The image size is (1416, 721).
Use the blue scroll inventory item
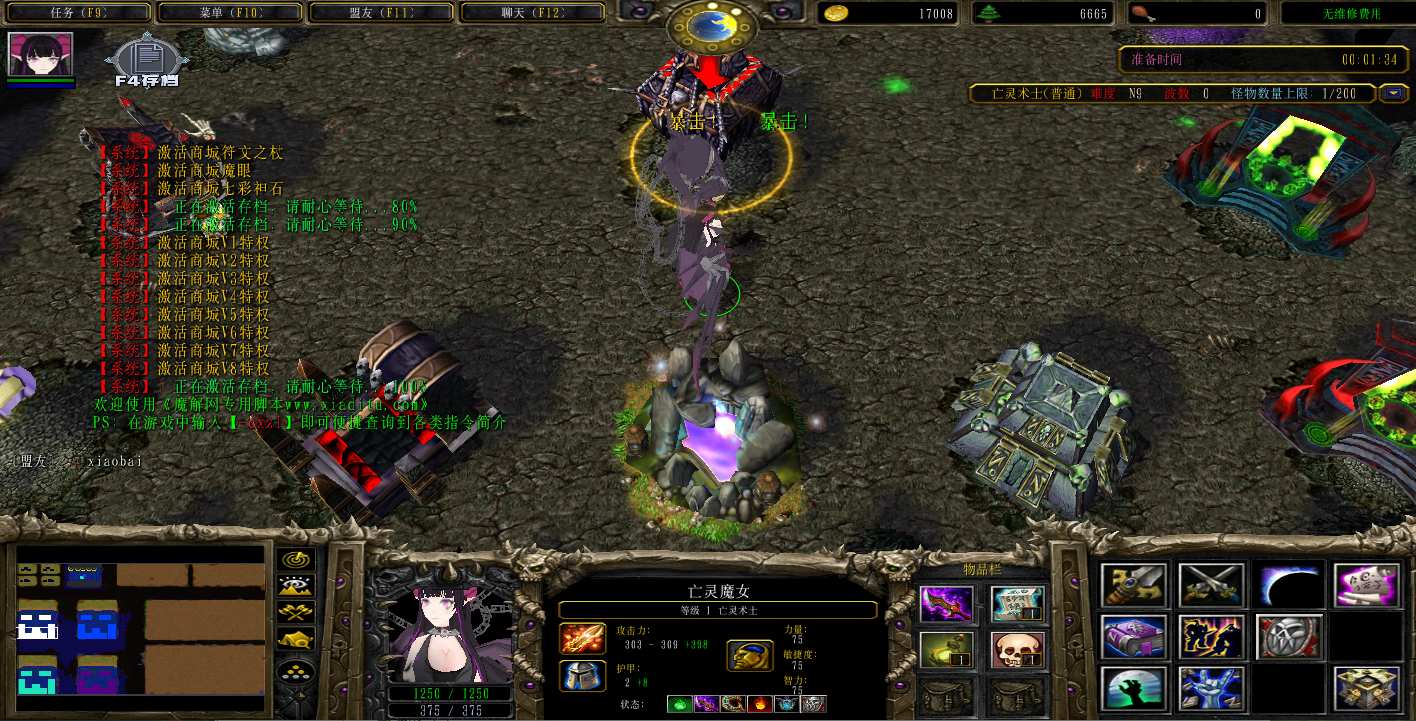(1017, 603)
